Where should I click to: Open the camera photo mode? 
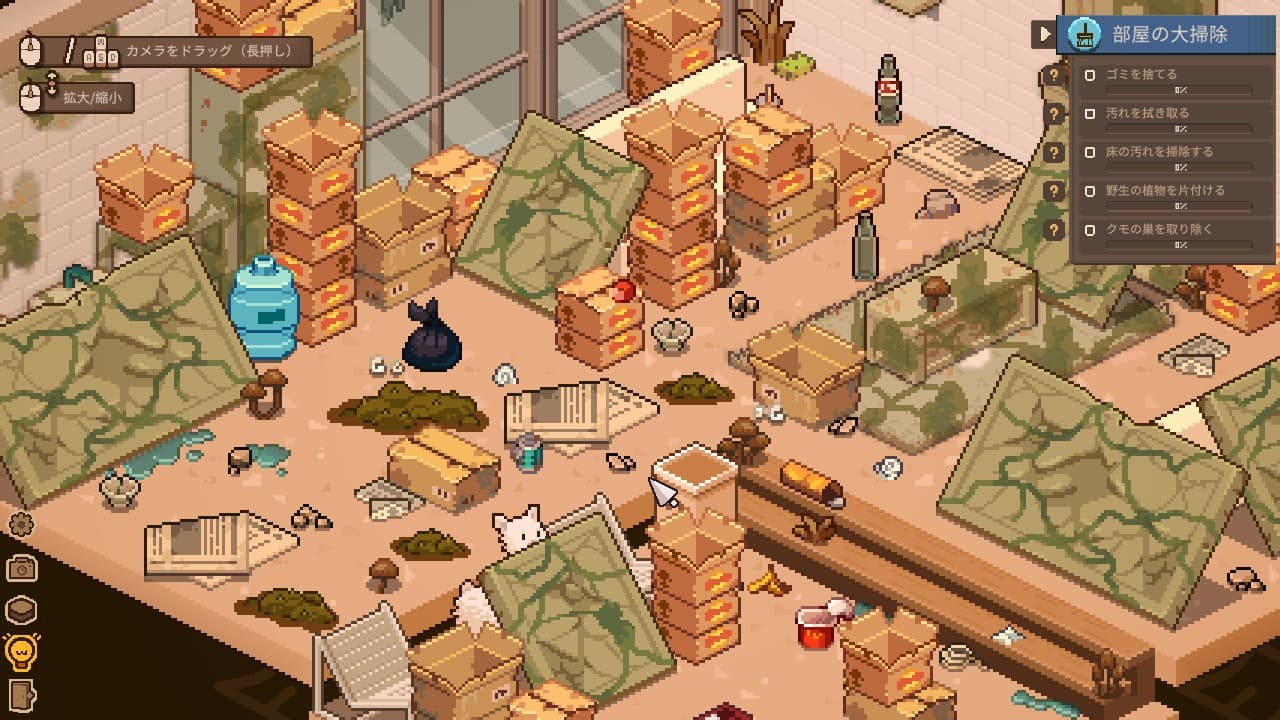click(21, 568)
